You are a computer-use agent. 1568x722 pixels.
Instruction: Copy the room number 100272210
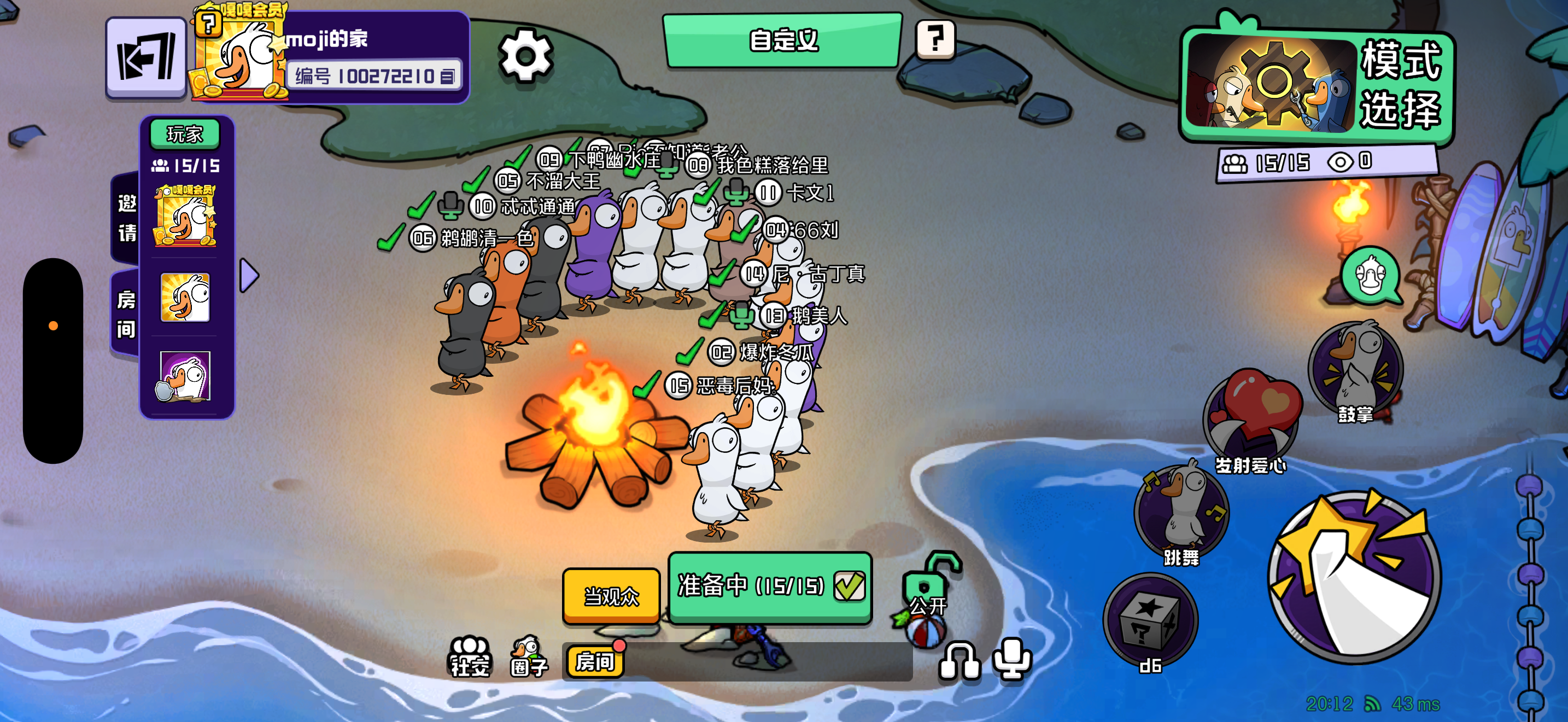coord(448,76)
